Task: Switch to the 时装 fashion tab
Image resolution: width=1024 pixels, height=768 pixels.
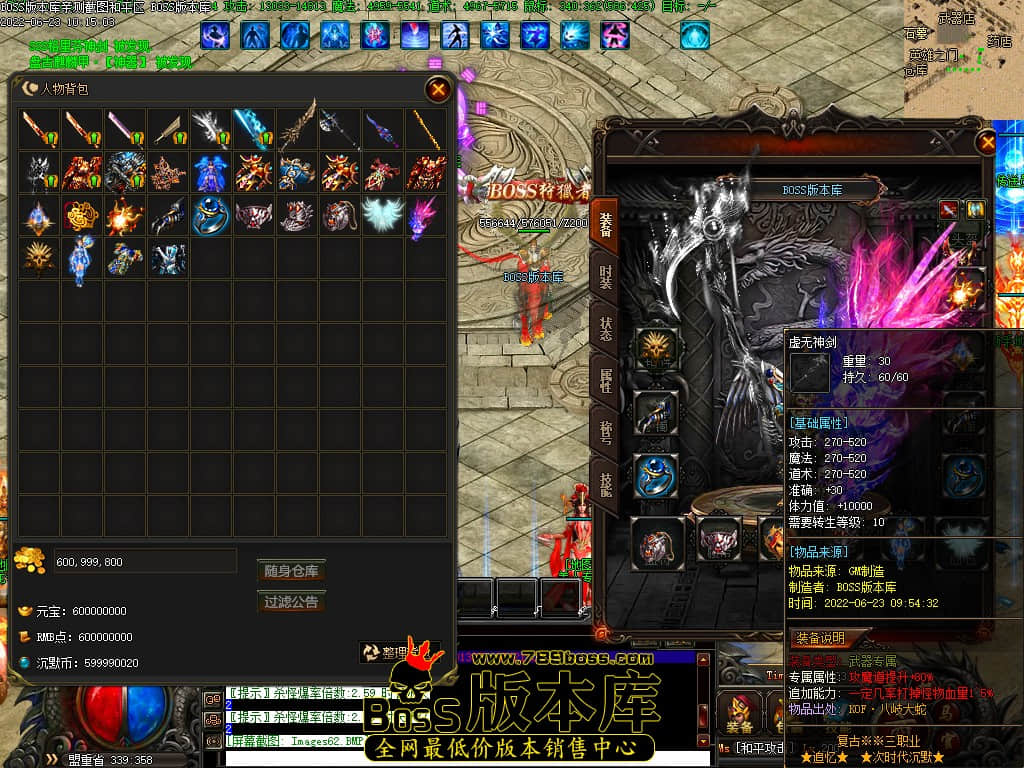Action: [605, 278]
